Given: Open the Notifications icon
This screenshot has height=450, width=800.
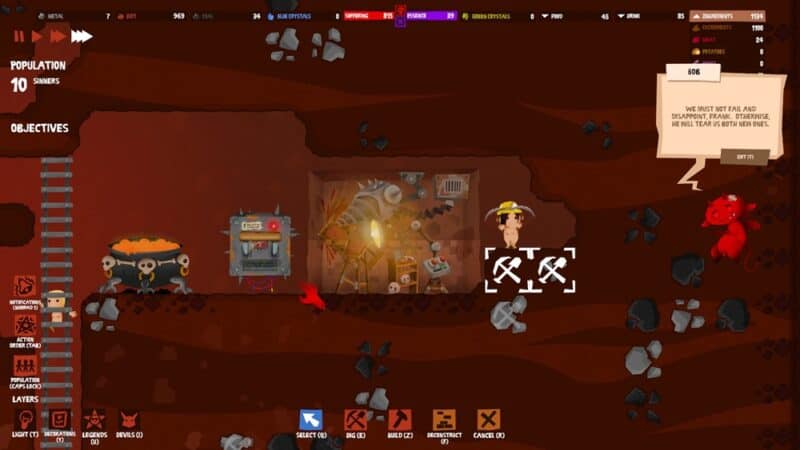Looking at the screenshot, I should (25, 287).
